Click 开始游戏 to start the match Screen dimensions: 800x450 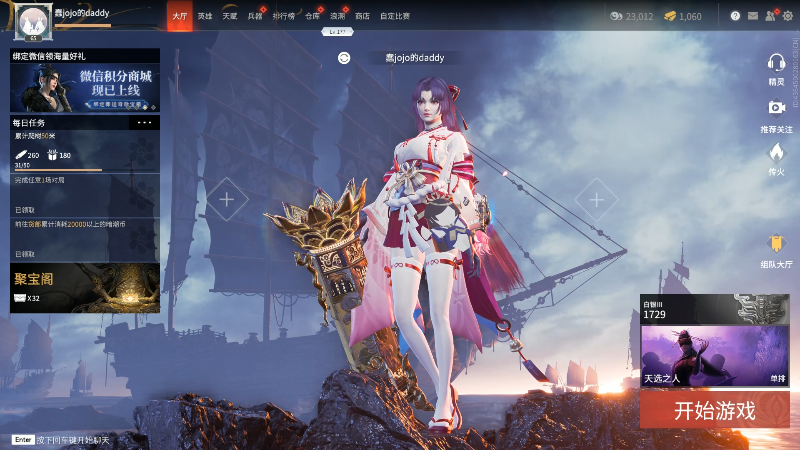tap(714, 409)
